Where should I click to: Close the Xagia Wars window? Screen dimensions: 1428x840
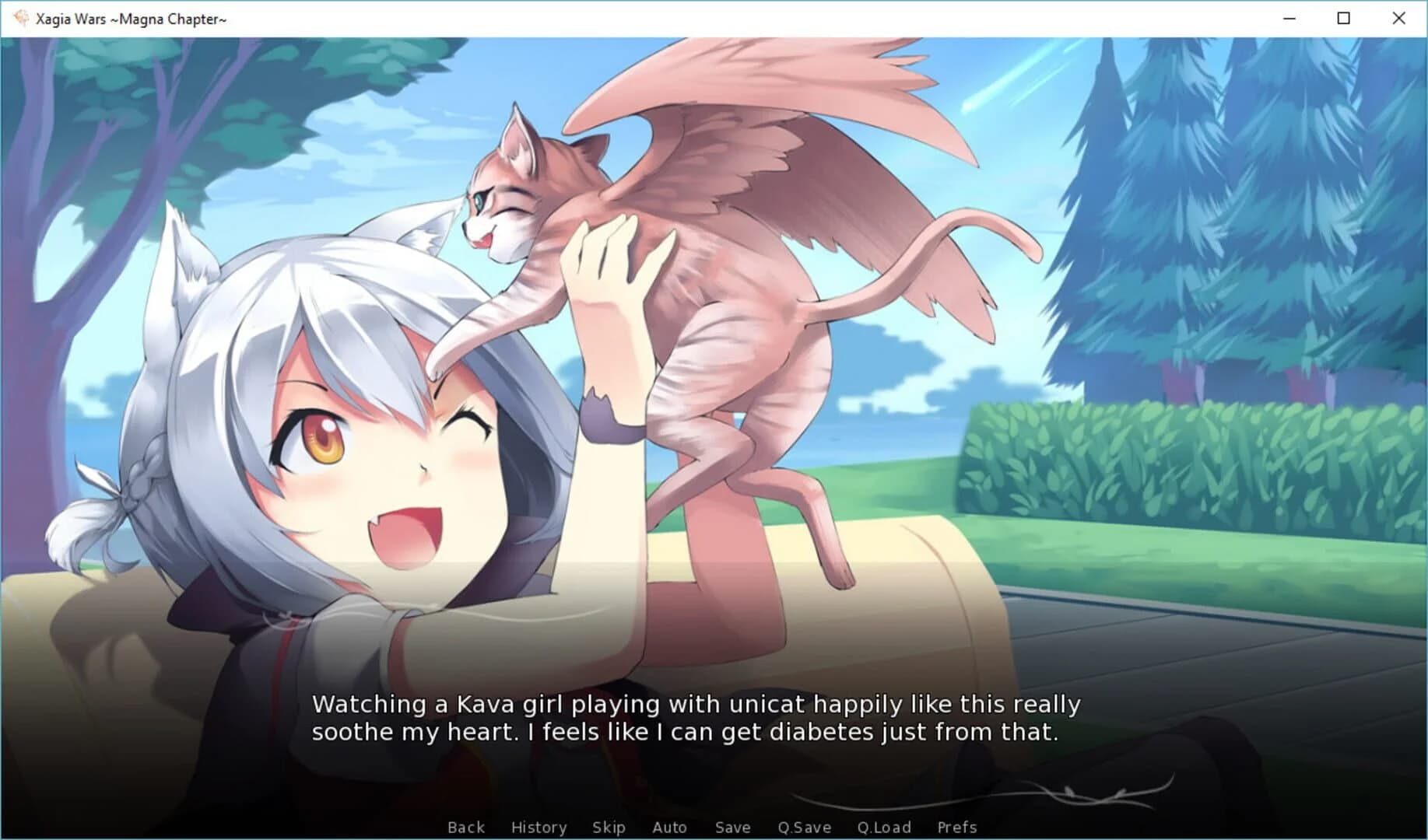tap(1398, 18)
